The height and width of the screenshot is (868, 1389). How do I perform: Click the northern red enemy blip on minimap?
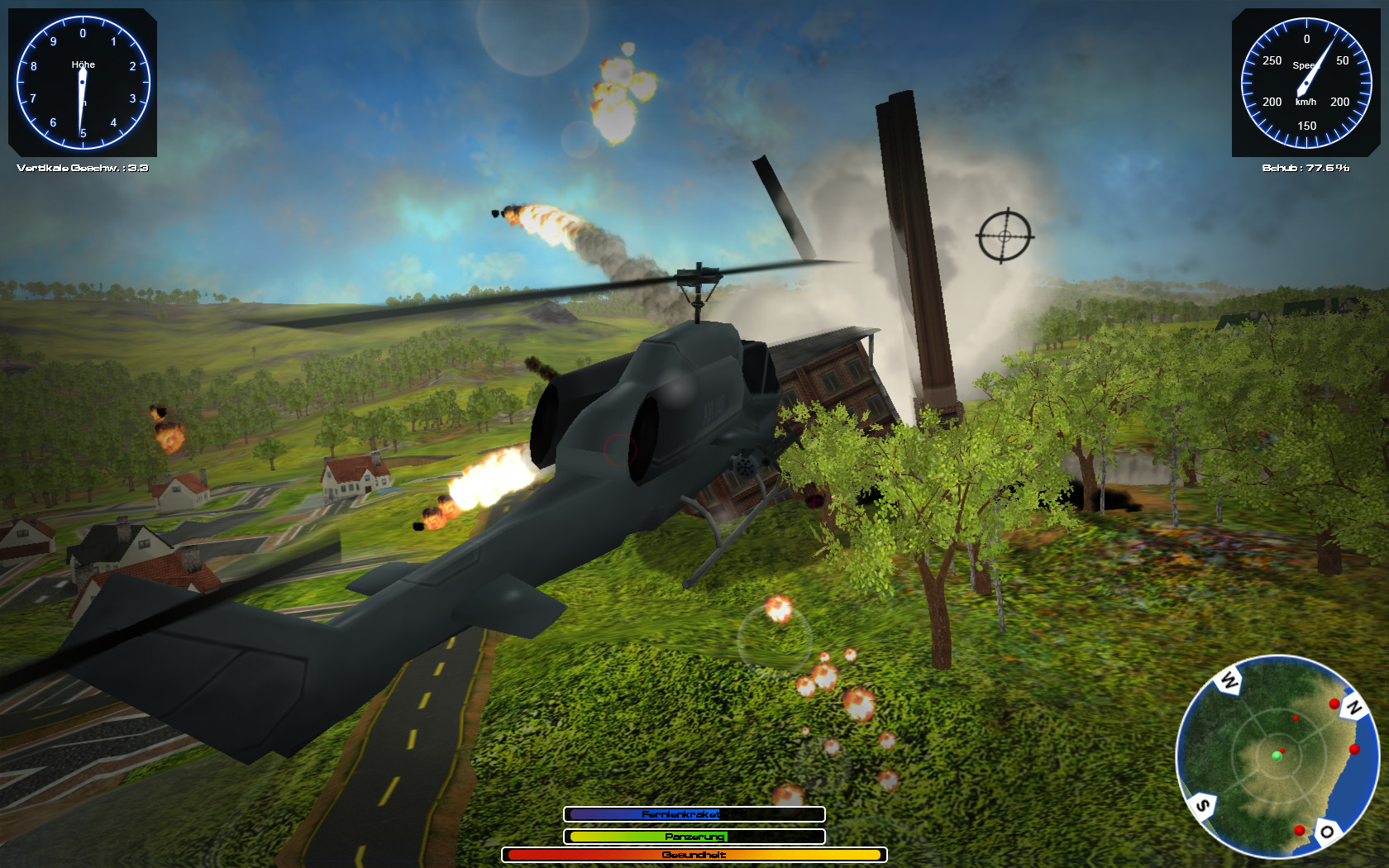click(1335, 704)
